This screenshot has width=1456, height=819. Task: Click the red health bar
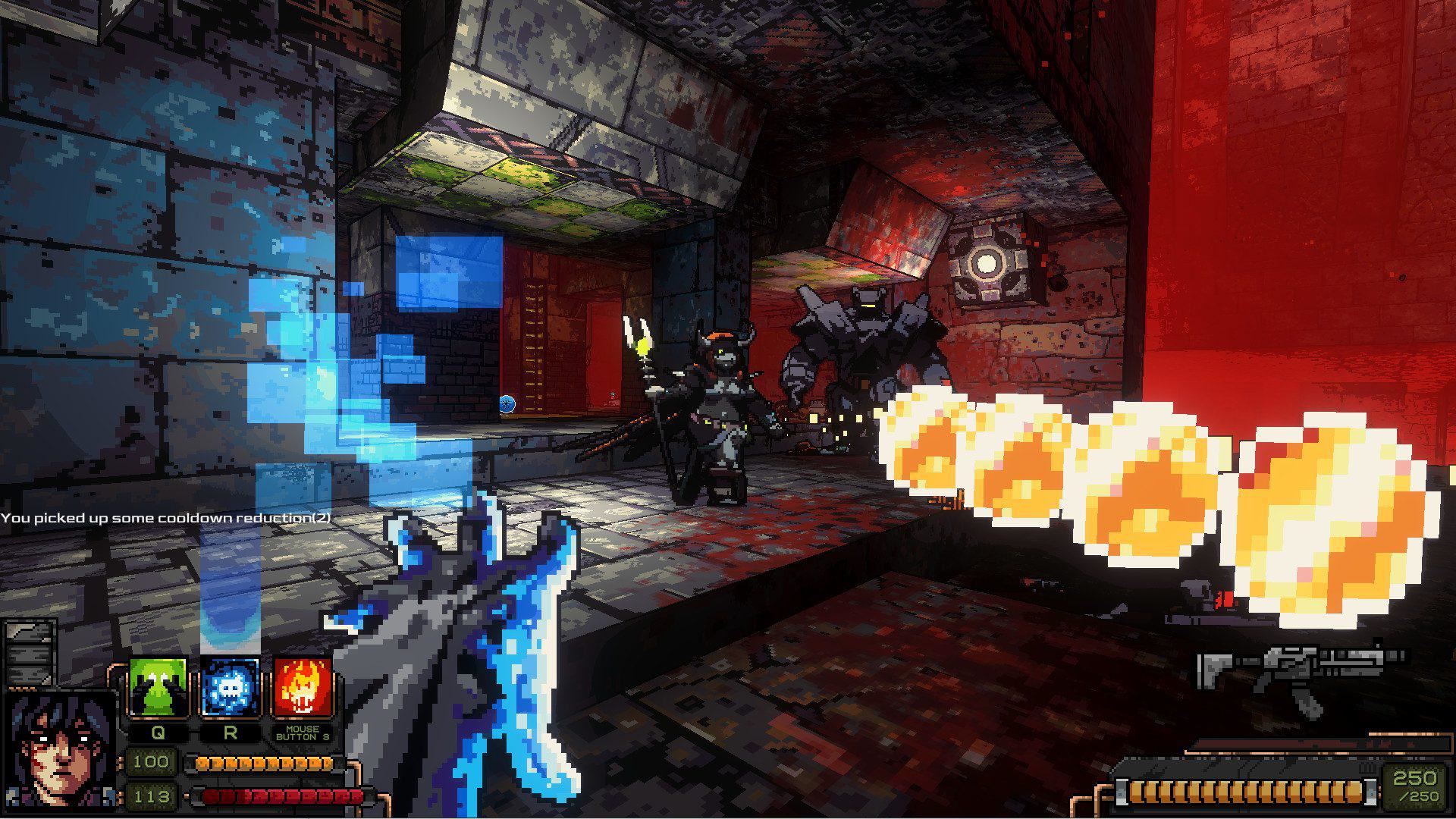[x=273, y=797]
